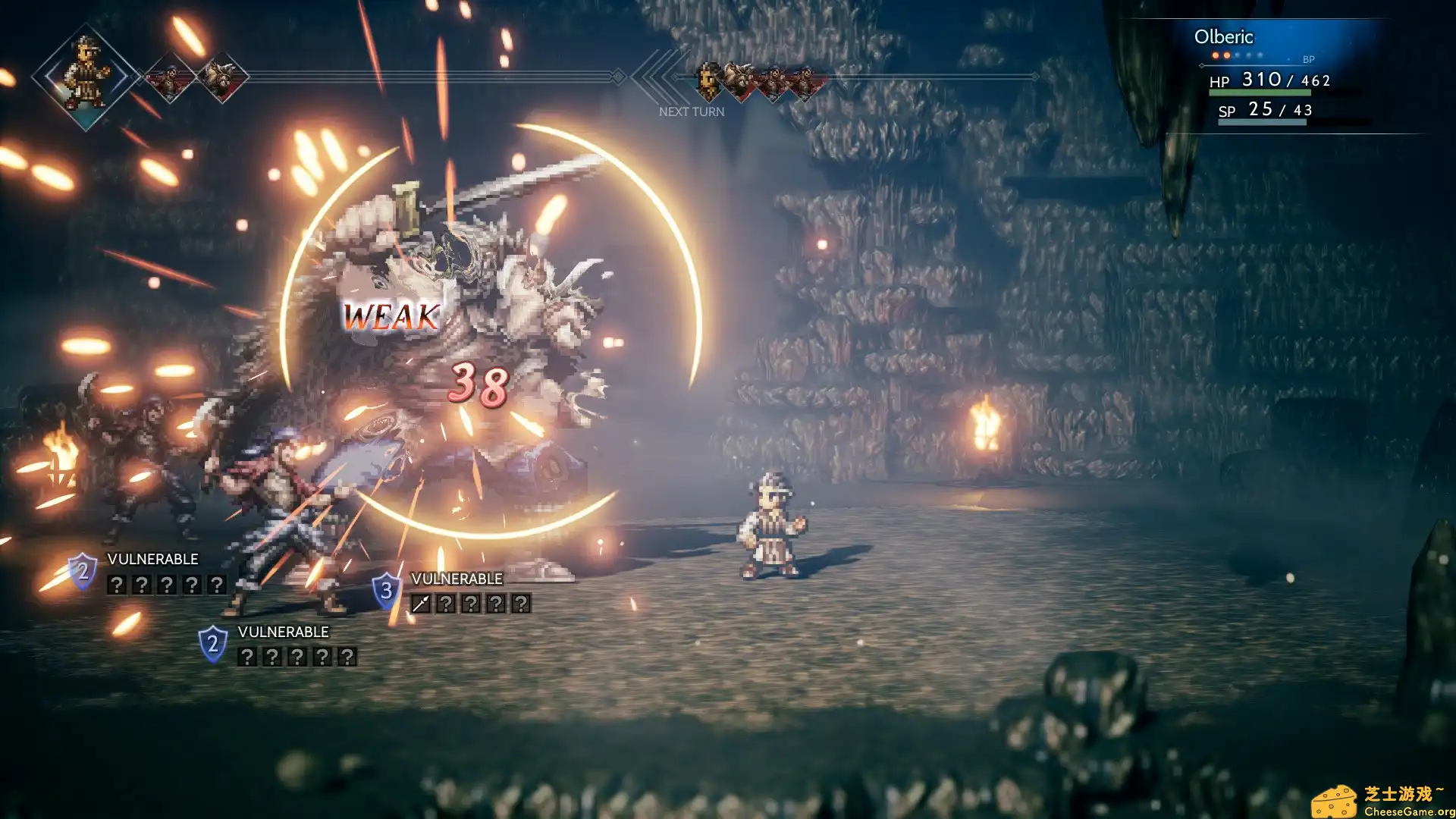This screenshot has height=819, width=1456.
Task: Click the second orange BP point indicator
Action: (x=1226, y=55)
